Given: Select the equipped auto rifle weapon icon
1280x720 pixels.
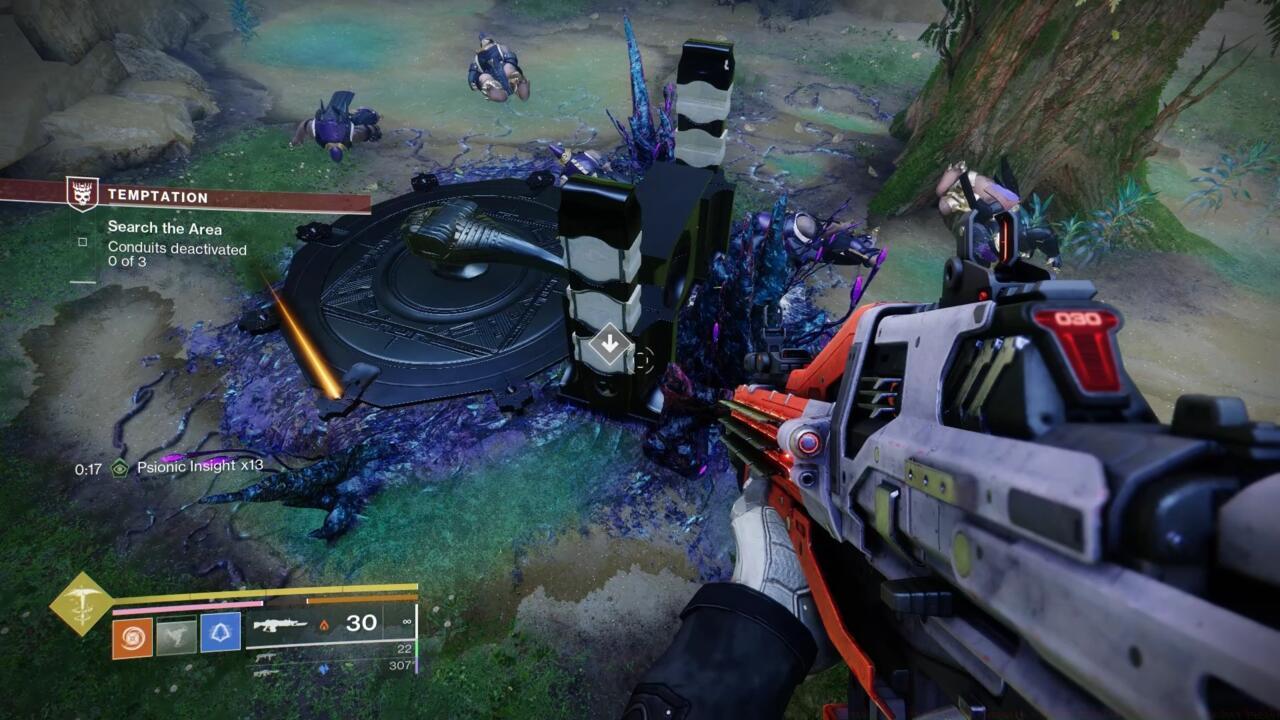Looking at the screenshot, I should click(x=280, y=623).
